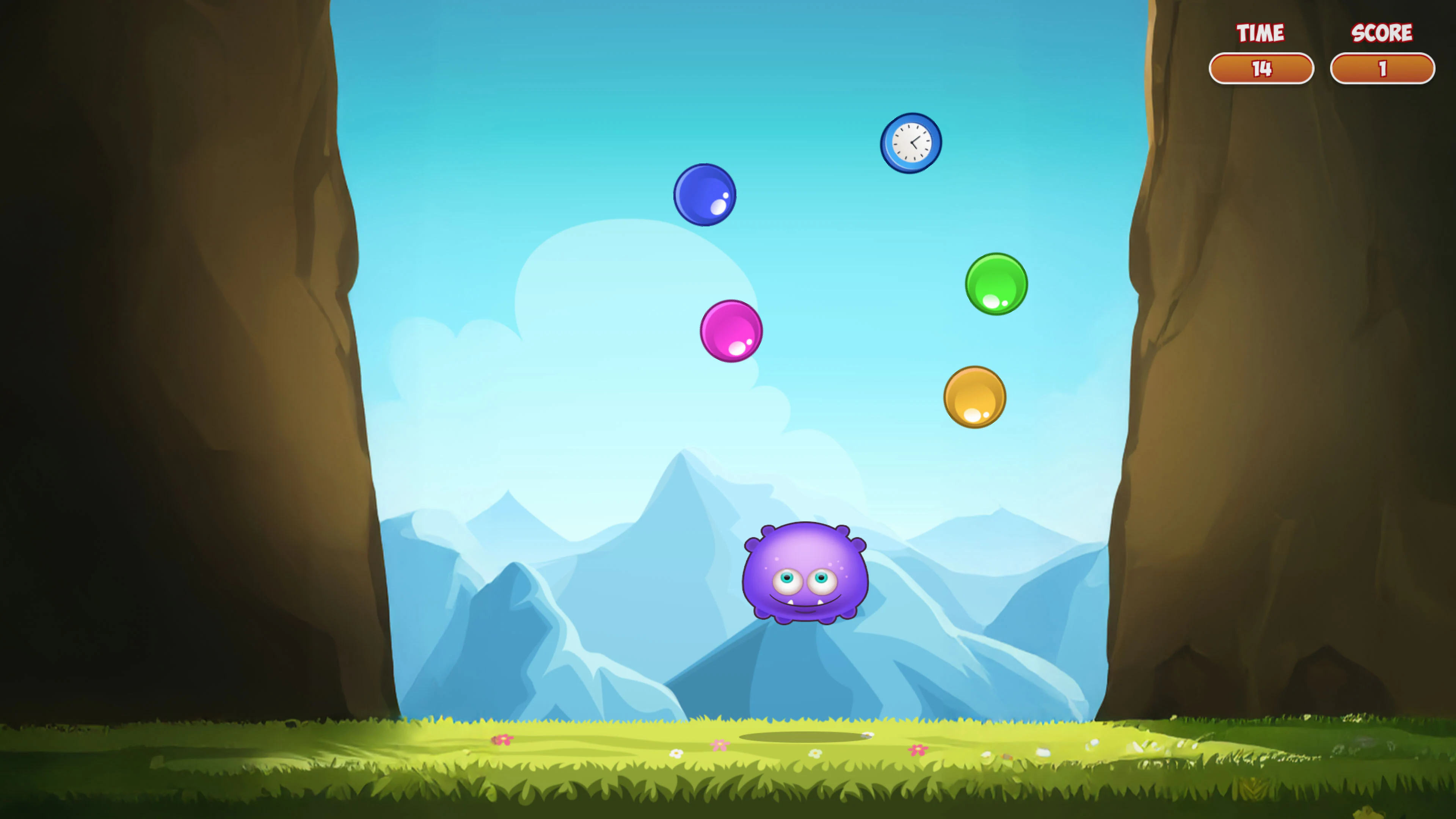Click the white flower near center grass

[676, 753]
